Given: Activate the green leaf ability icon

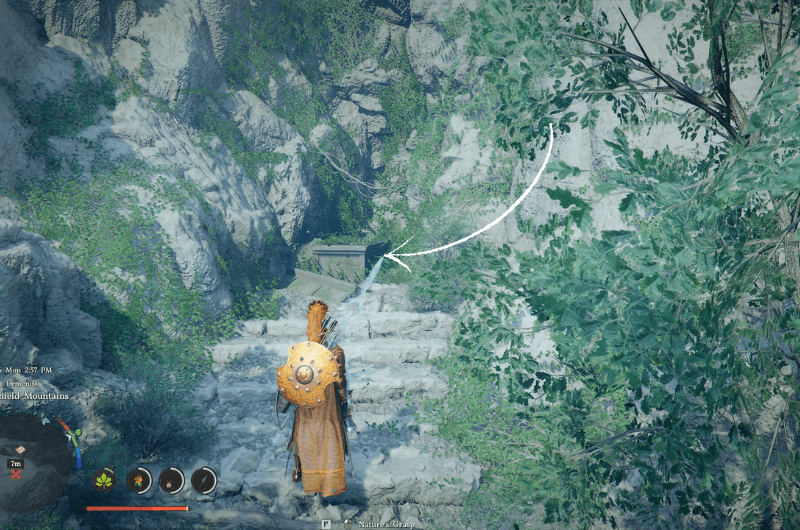Looking at the screenshot, I should click(x=104, y=480).
